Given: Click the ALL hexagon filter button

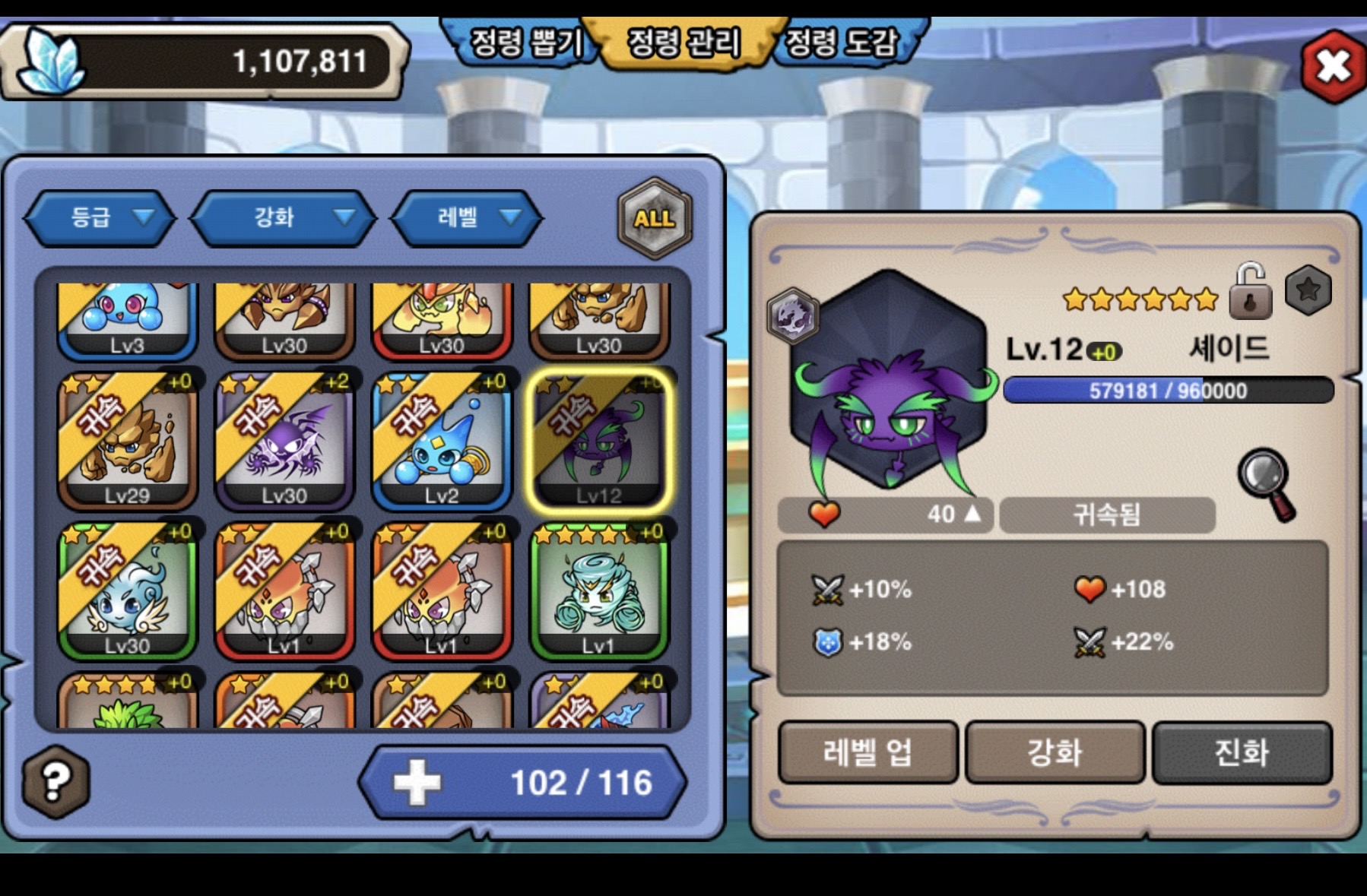Looking at the screenshot, I should (654, 219).
